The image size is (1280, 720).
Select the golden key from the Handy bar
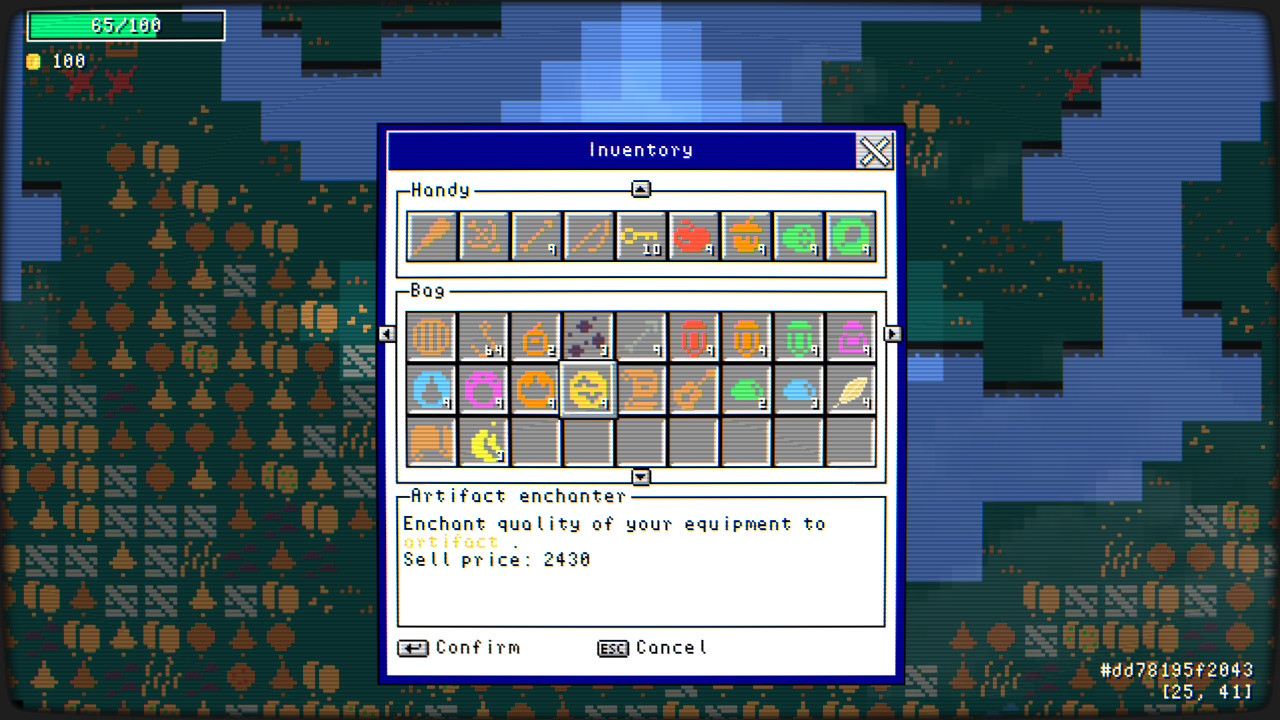click(642, 235)
